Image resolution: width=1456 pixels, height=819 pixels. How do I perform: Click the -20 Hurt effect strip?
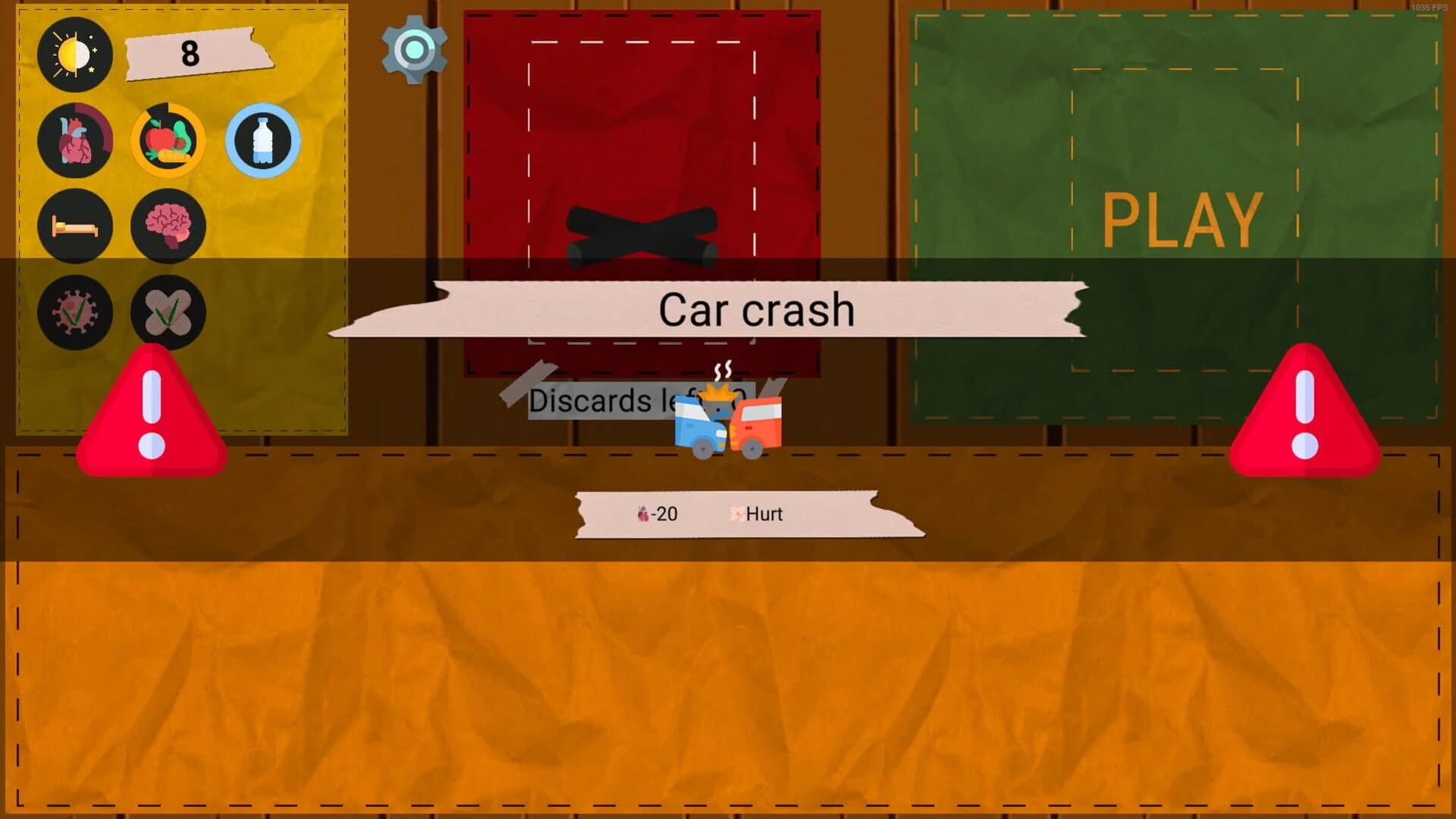(747, 514)
